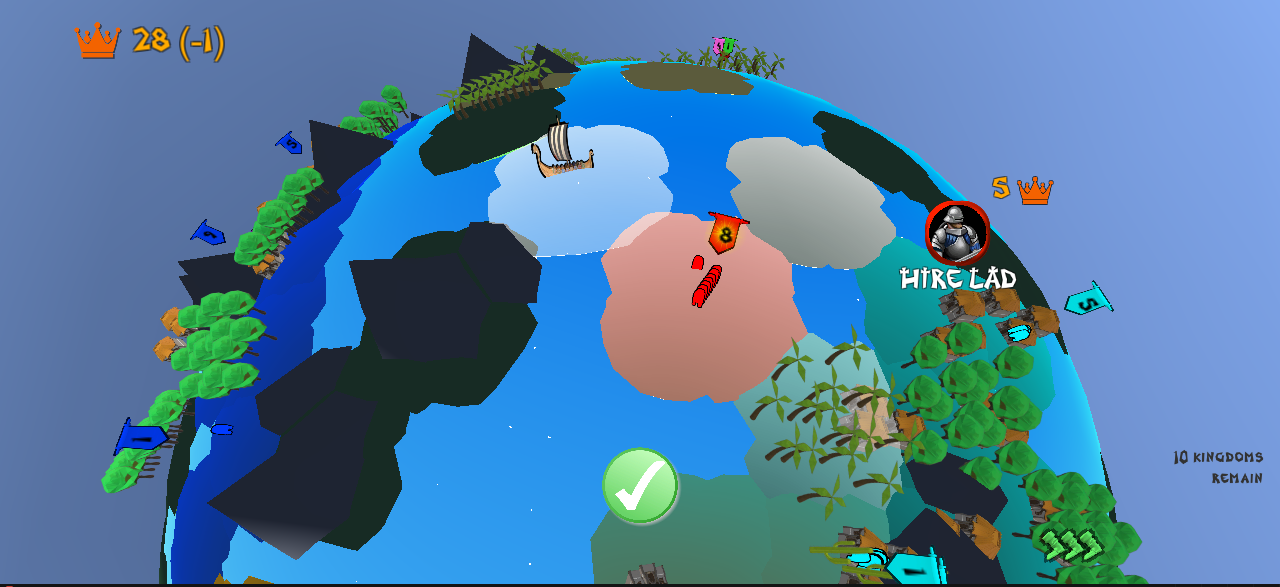Select the red army banner numbered 8
Image resolution: width=1280 pixels, height=587 pixels.
(x=725, y=234)
